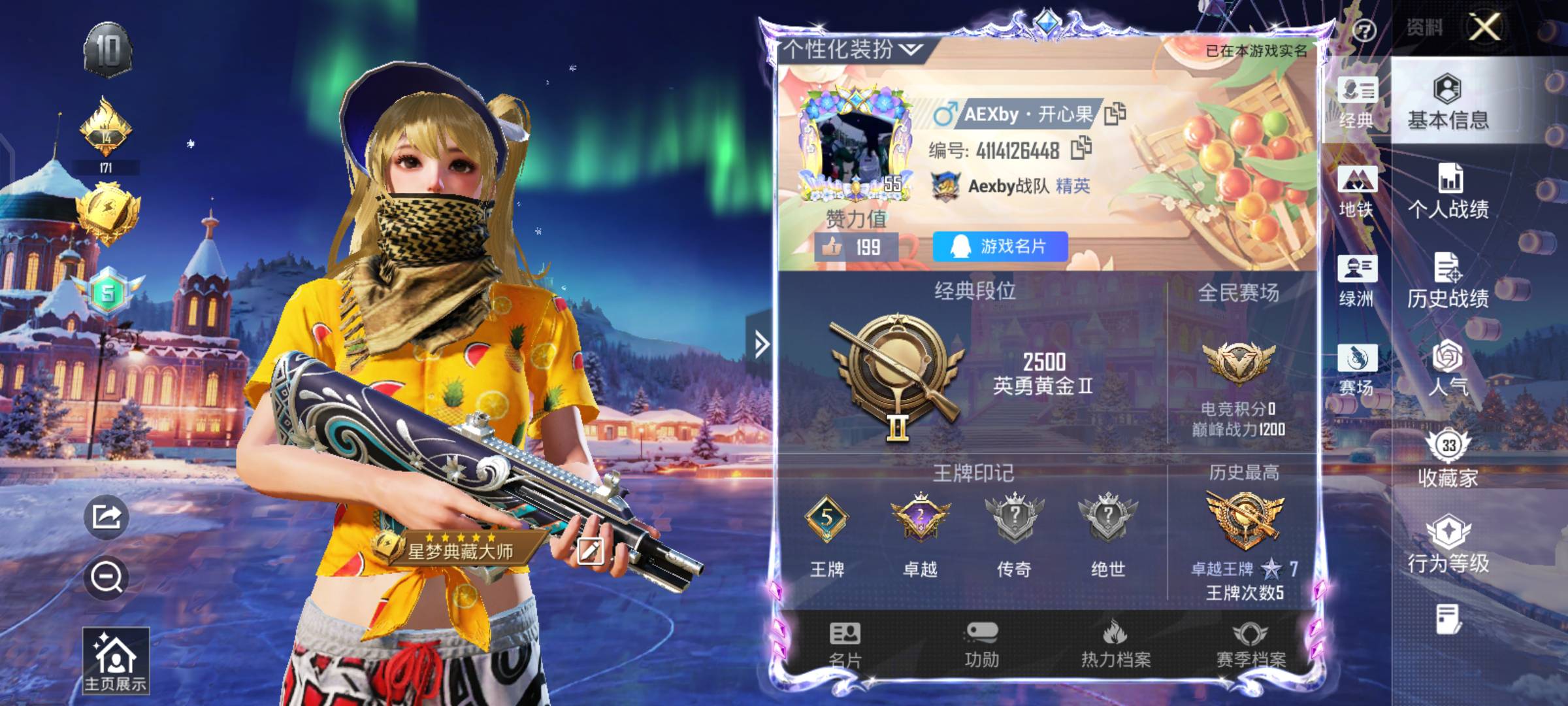Open the 赛季档案 season archive tab
This screenshot has height=706, width=1568.
click(x=1250, y=645)
